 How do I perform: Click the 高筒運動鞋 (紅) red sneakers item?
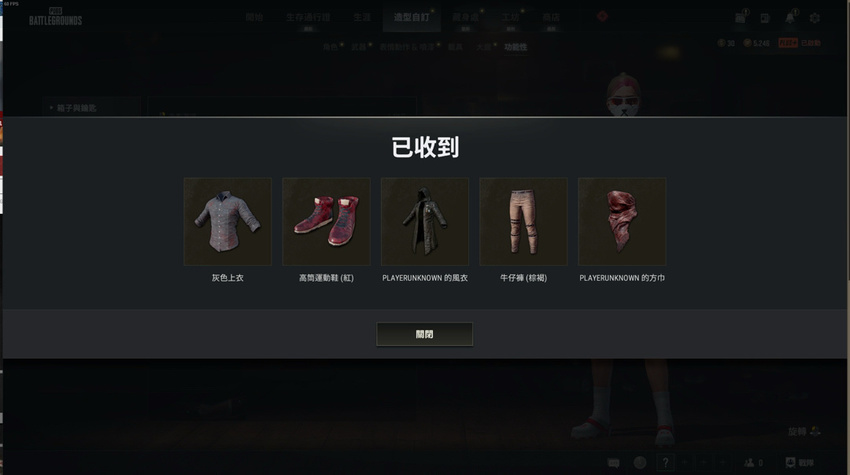(x=326, y=221)
